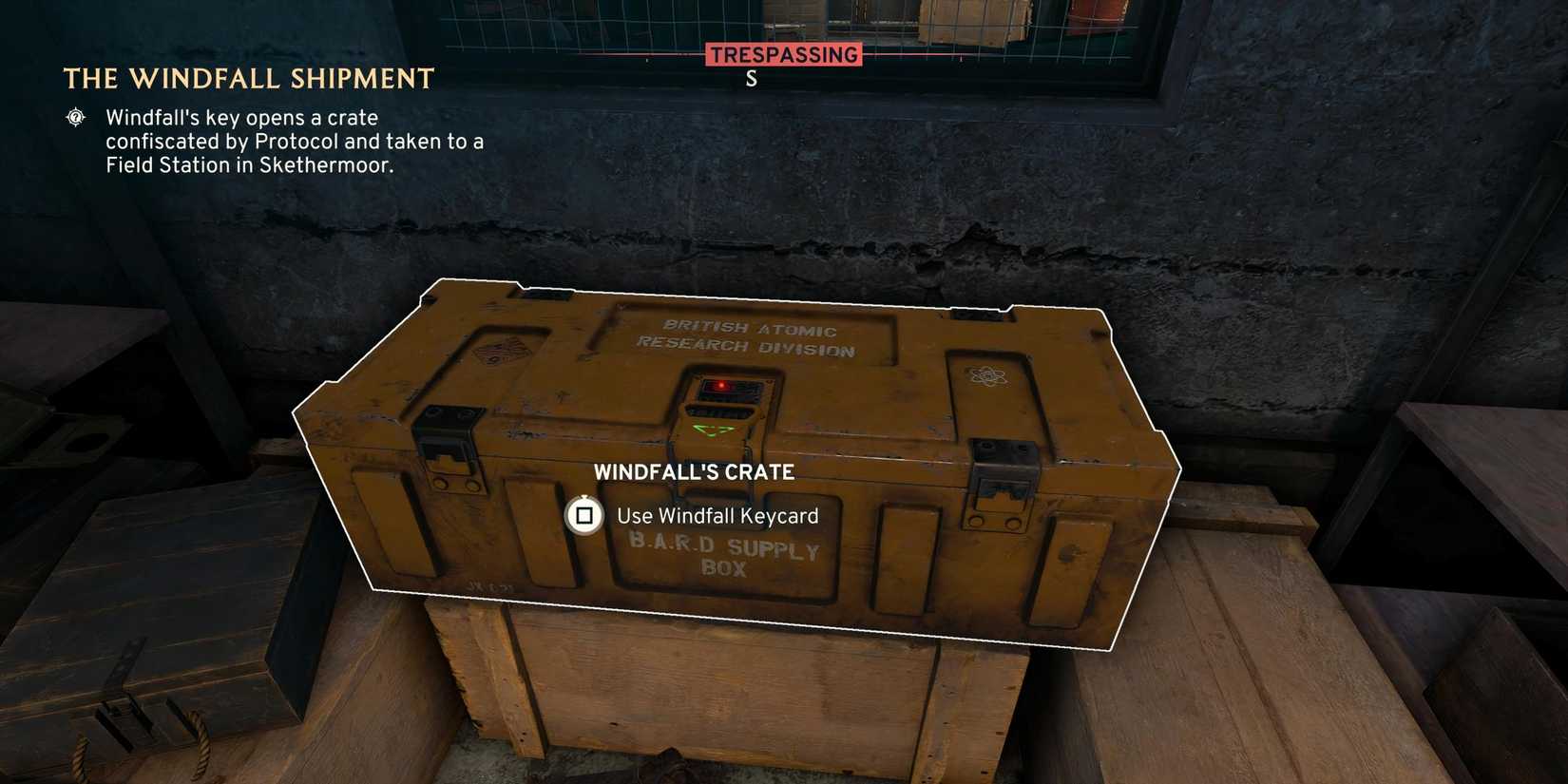Select the Windfall's Crate title label

[697, 470]
